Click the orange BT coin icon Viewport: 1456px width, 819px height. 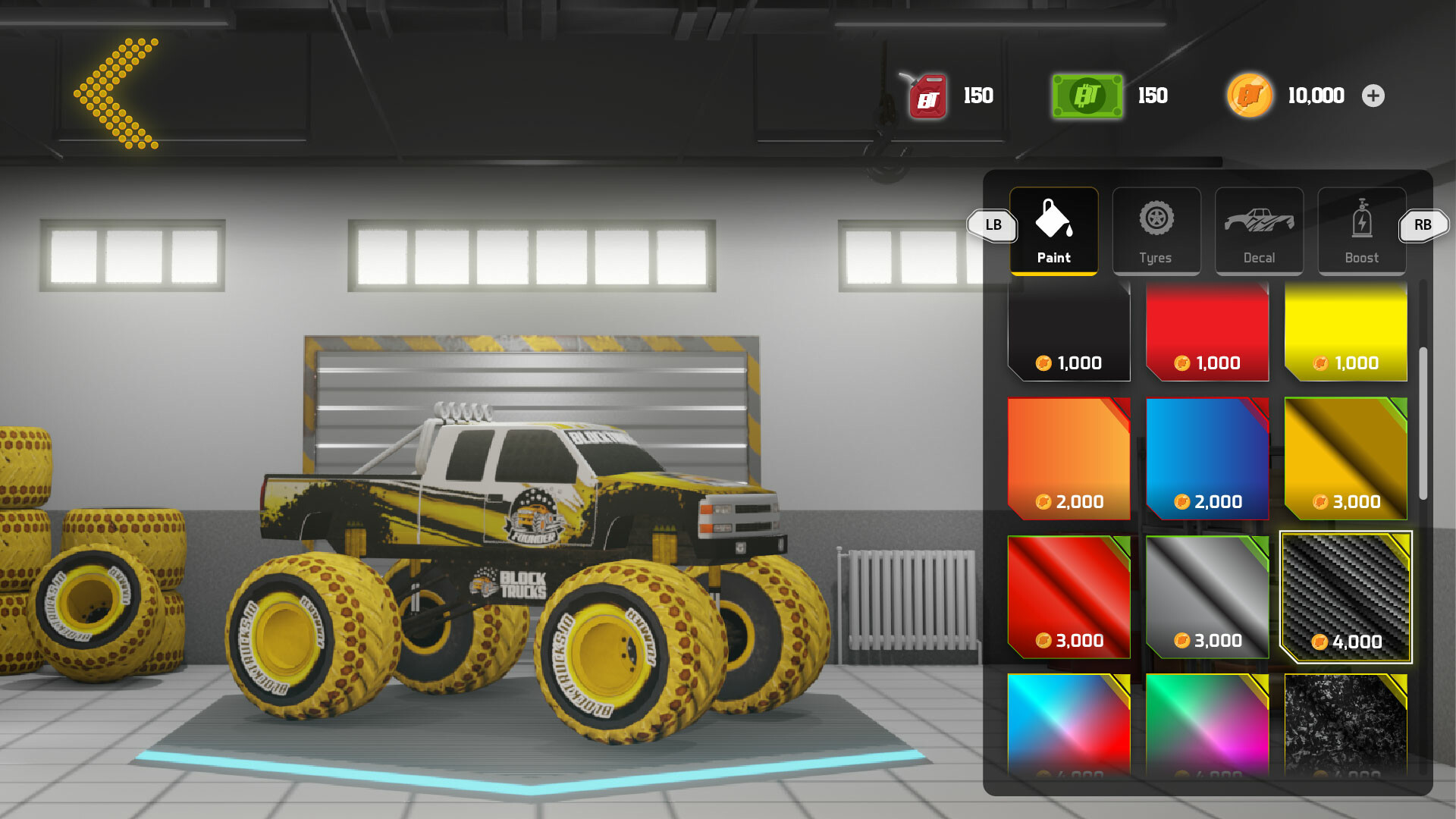click(x=1250, y=96)
